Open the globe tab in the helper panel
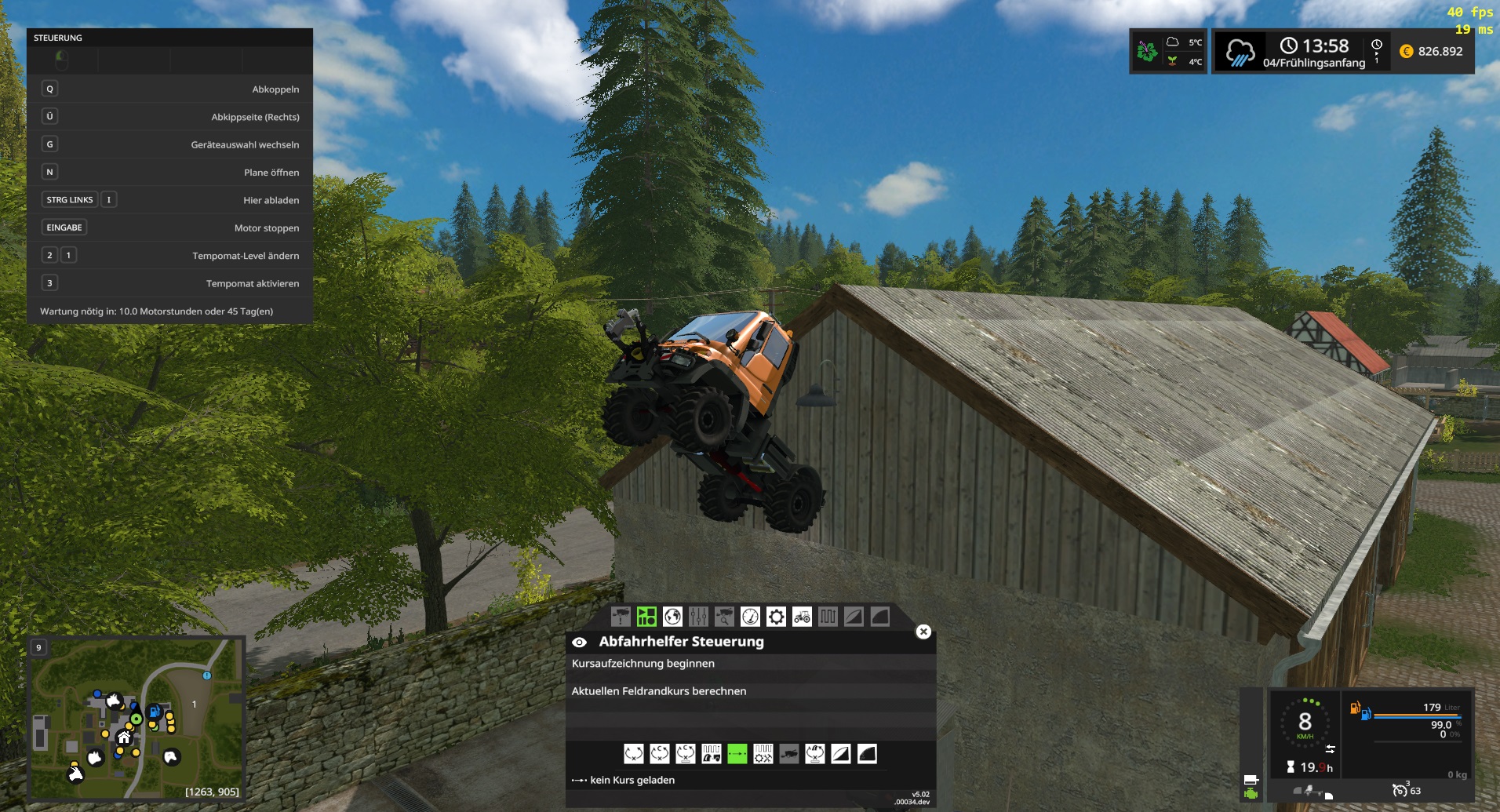 point(672,617)
